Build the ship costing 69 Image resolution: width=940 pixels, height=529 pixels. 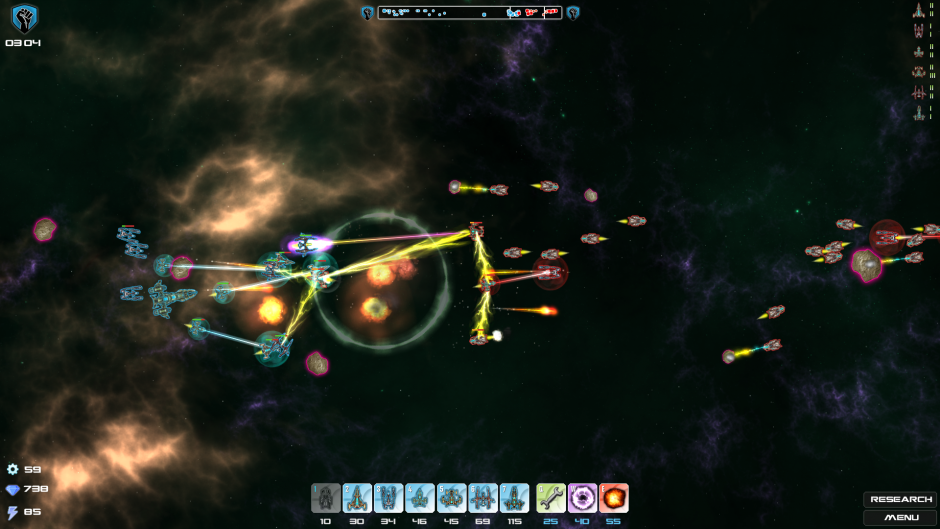pos(483,498)
